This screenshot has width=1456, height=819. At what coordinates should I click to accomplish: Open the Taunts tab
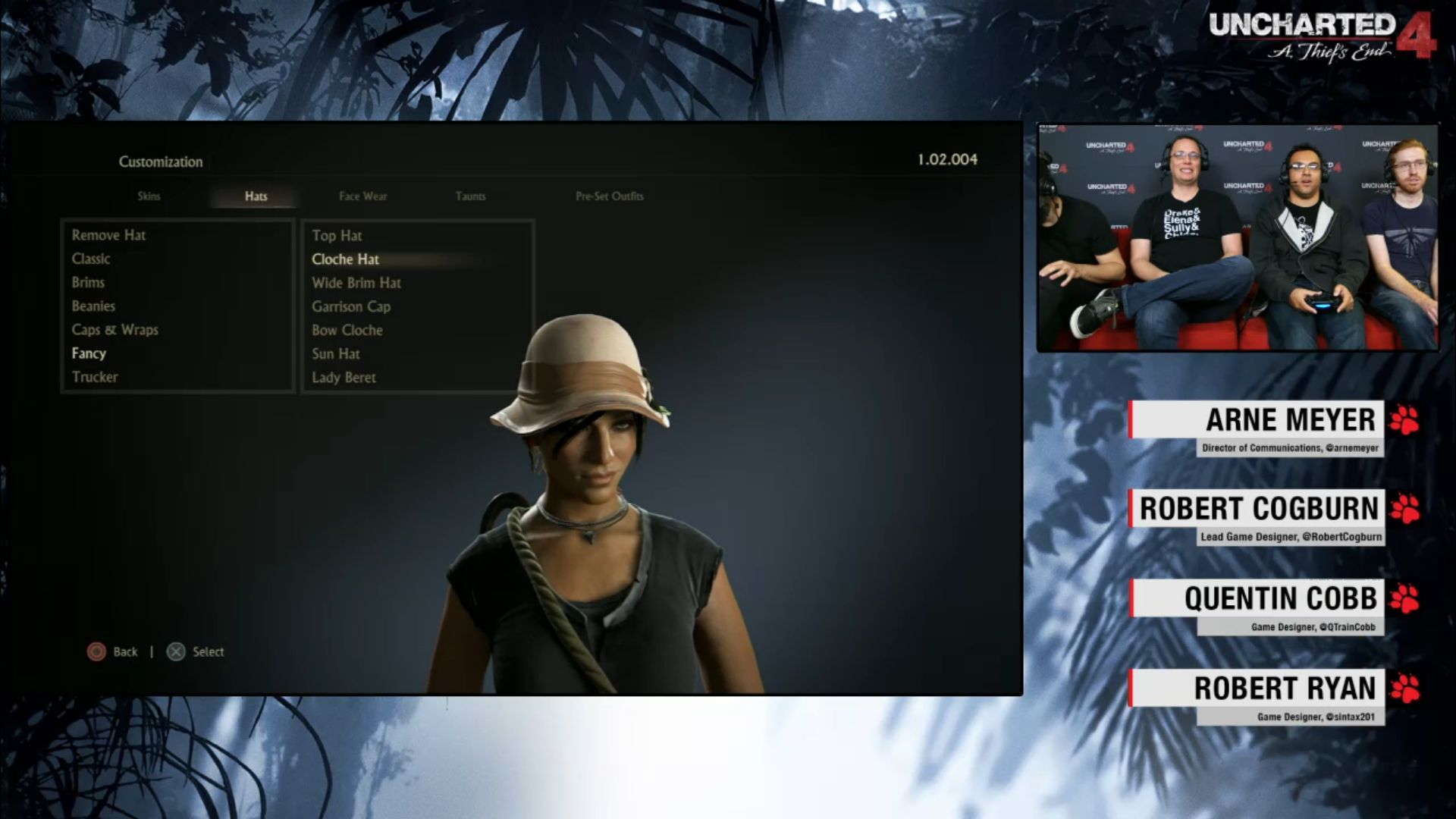pos(470,196)
